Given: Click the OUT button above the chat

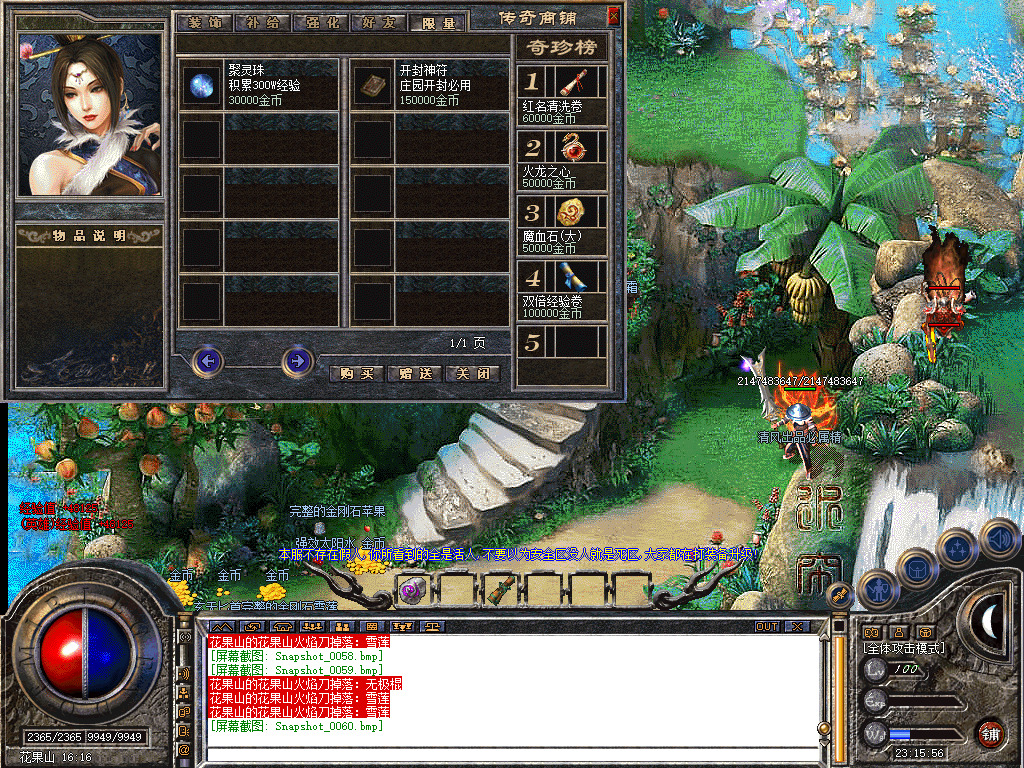Looking at the screenshot, I should click(766, 626).
